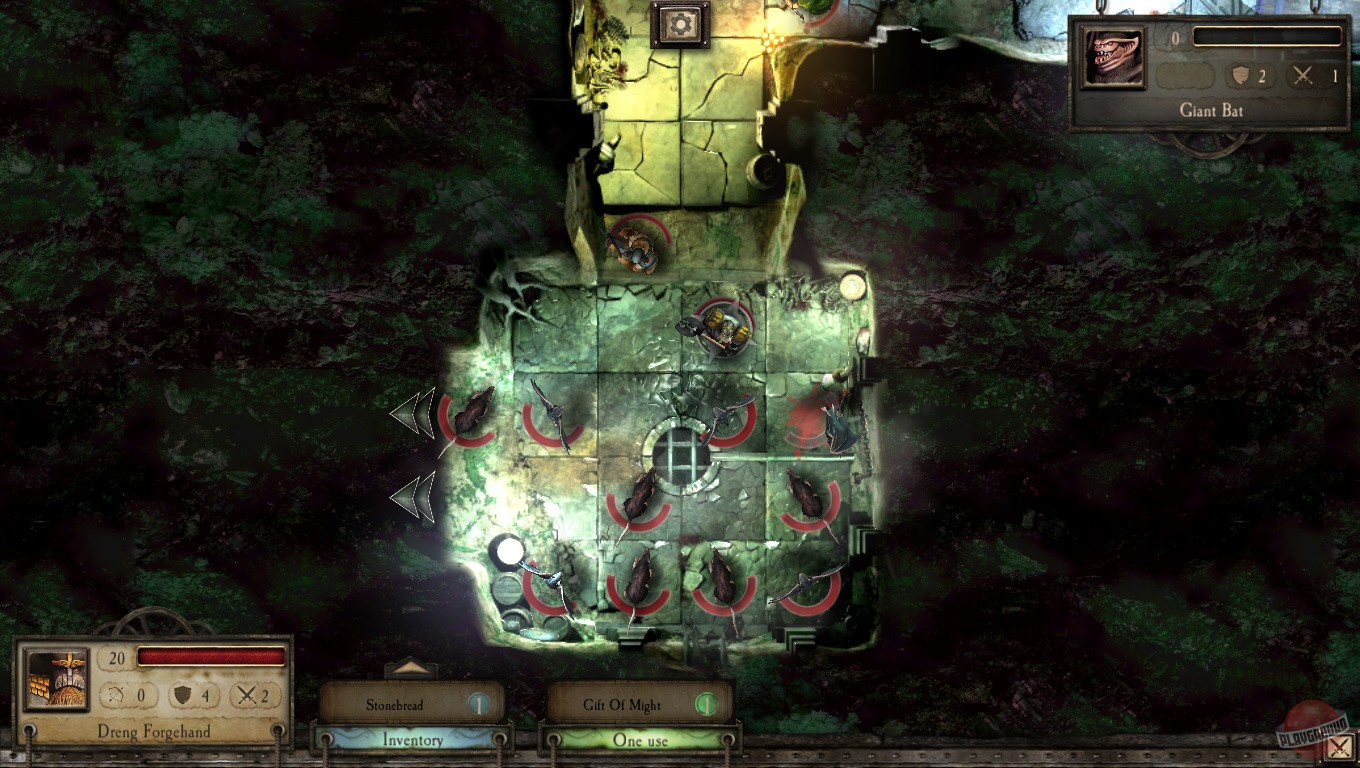Click the shield icon showing 4 armor for Dreng
Screen dimensions: 1360x768
click(x=184, y=695)
